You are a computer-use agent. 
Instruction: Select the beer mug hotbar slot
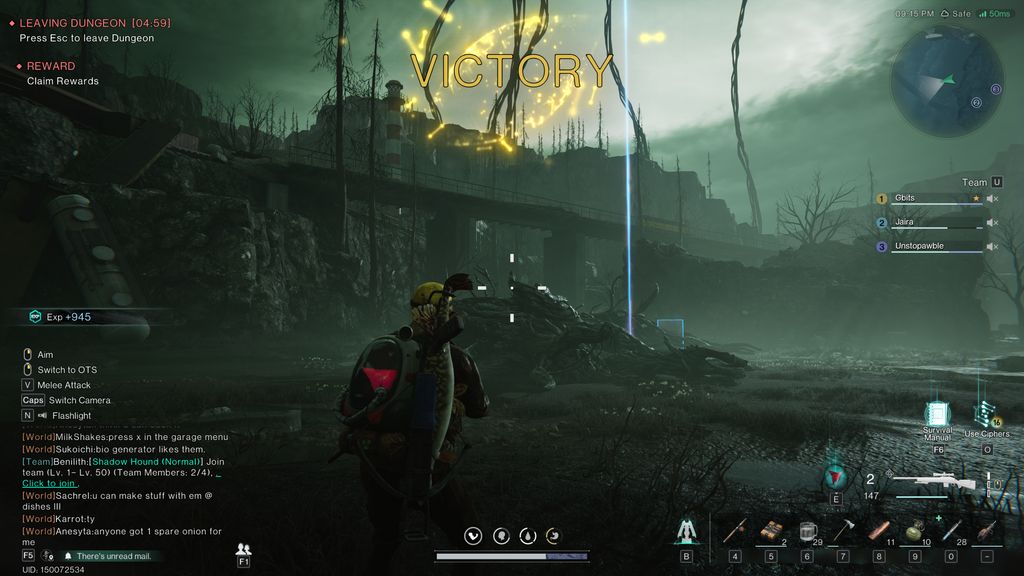(x=806, y=532)
